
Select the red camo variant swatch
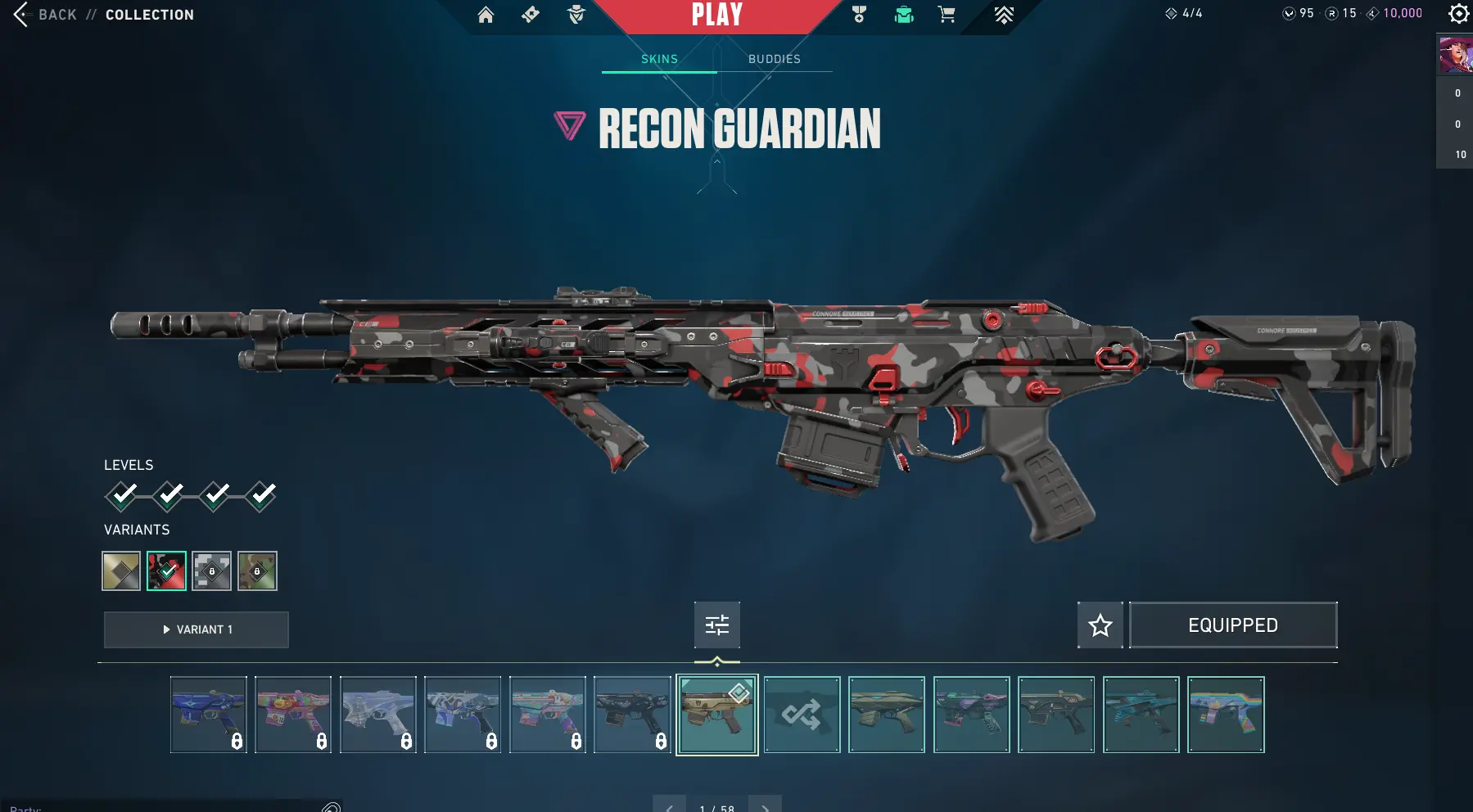(x=166, y=571)
